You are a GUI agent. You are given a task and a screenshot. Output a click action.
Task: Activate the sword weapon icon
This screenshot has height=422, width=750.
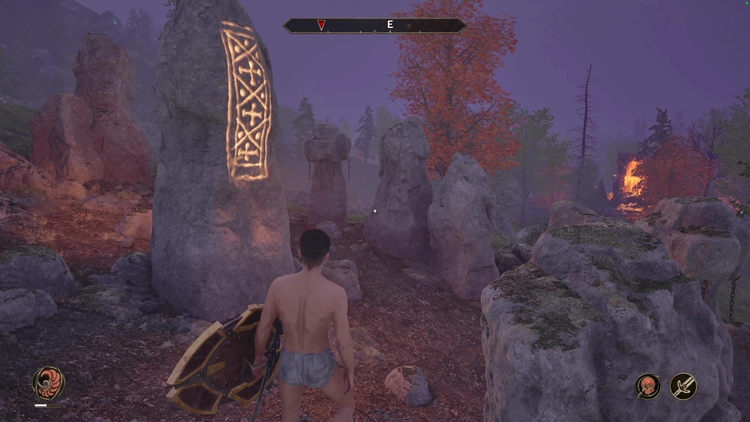pyautogui.click(x=684, y=385)
